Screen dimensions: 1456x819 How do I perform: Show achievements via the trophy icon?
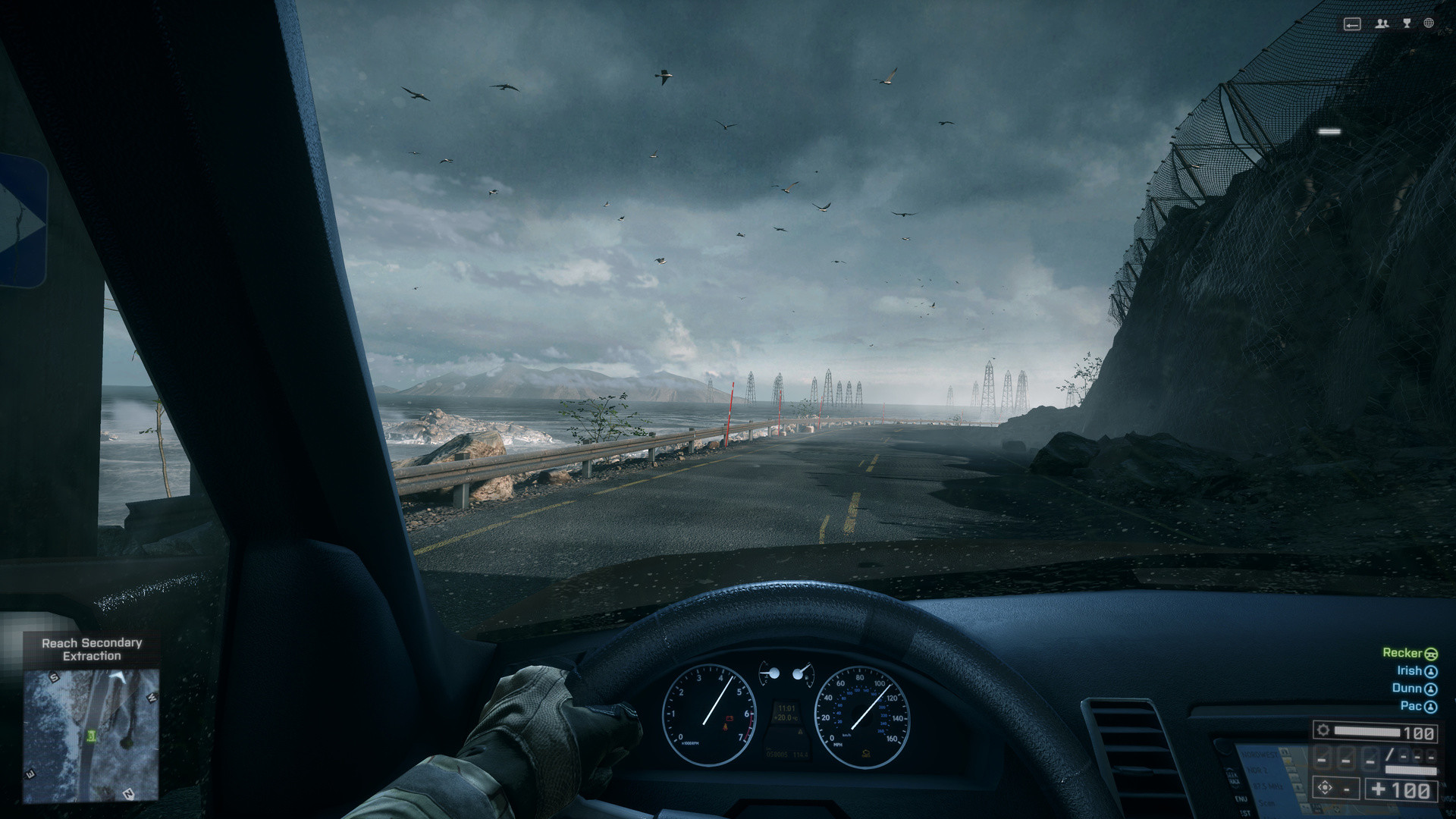(1407, 24)
